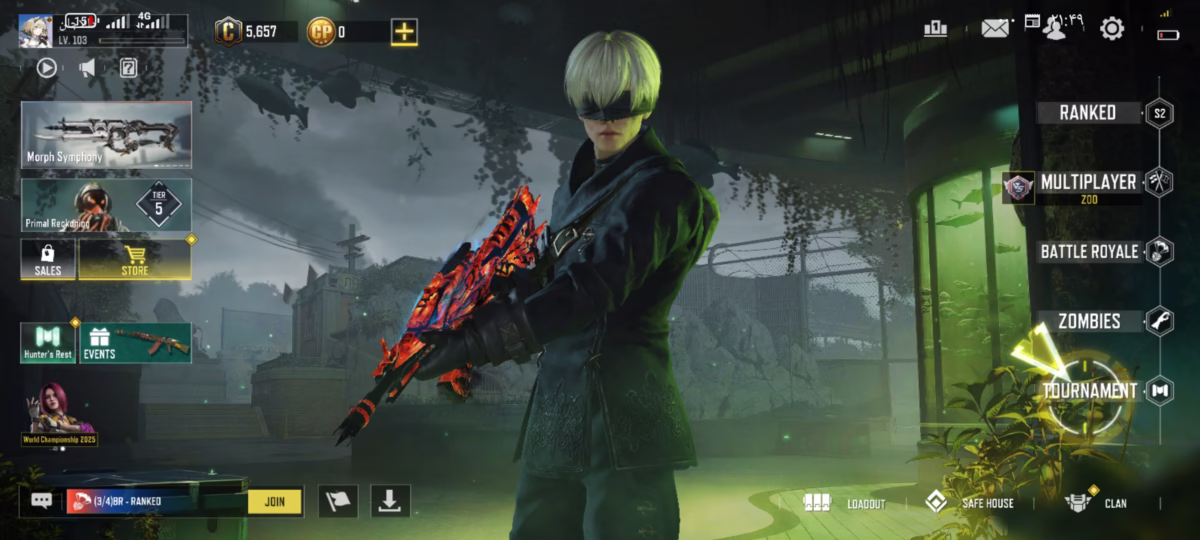Open the settings gear icon

(x=1112, y=29)
